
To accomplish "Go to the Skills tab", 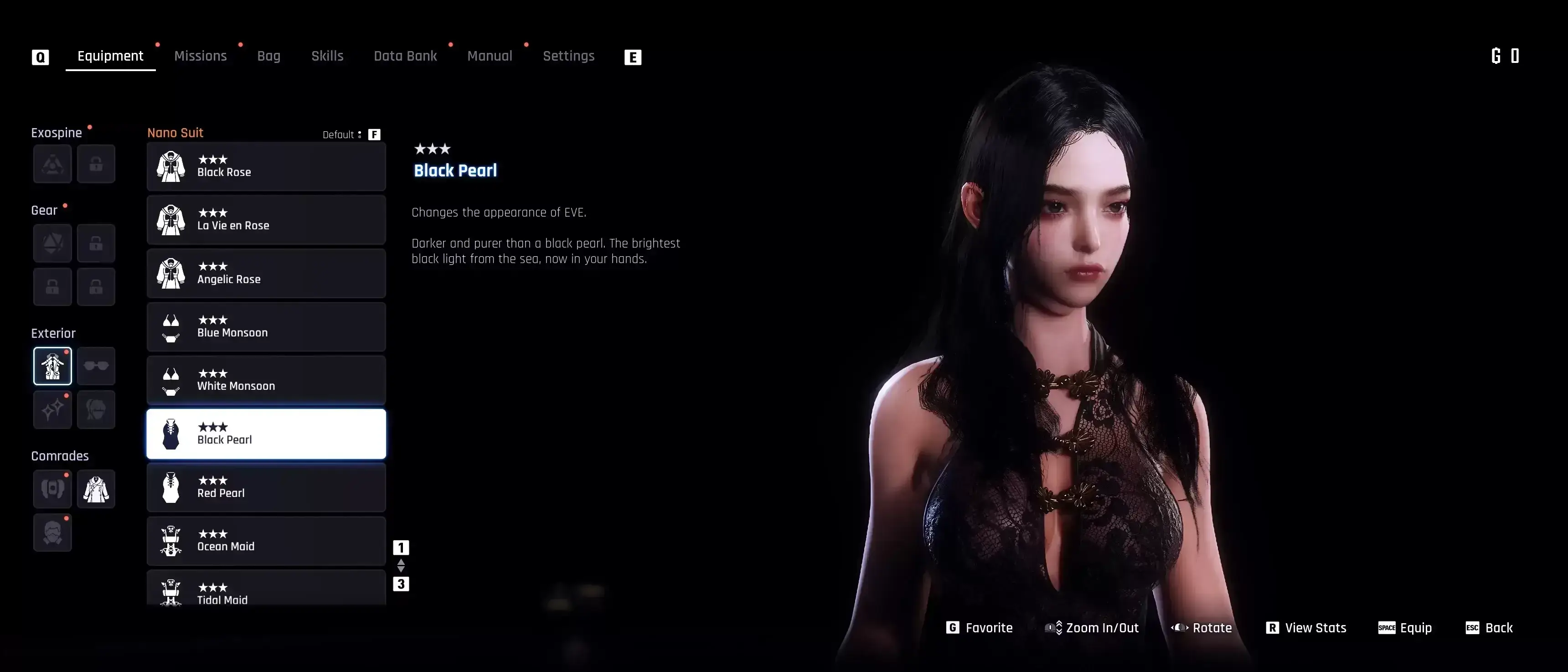I will pyautogui.click(x=327, y=56).
